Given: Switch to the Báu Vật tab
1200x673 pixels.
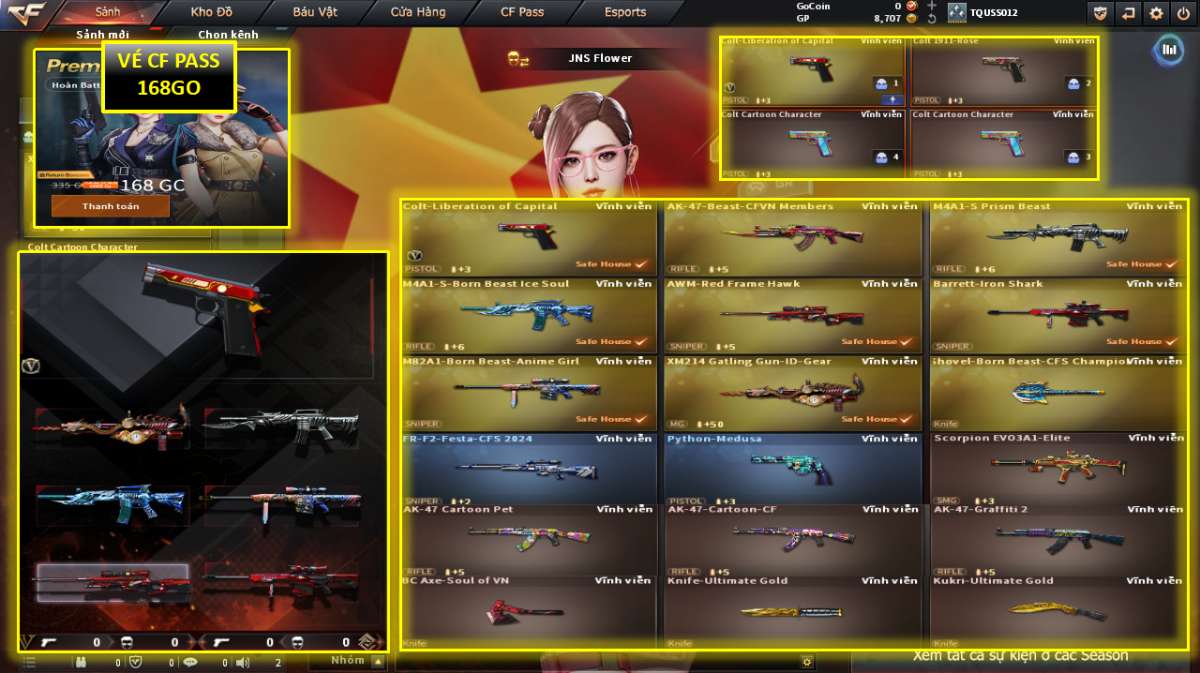Looking at the screenshot, I should click(315, 12).
